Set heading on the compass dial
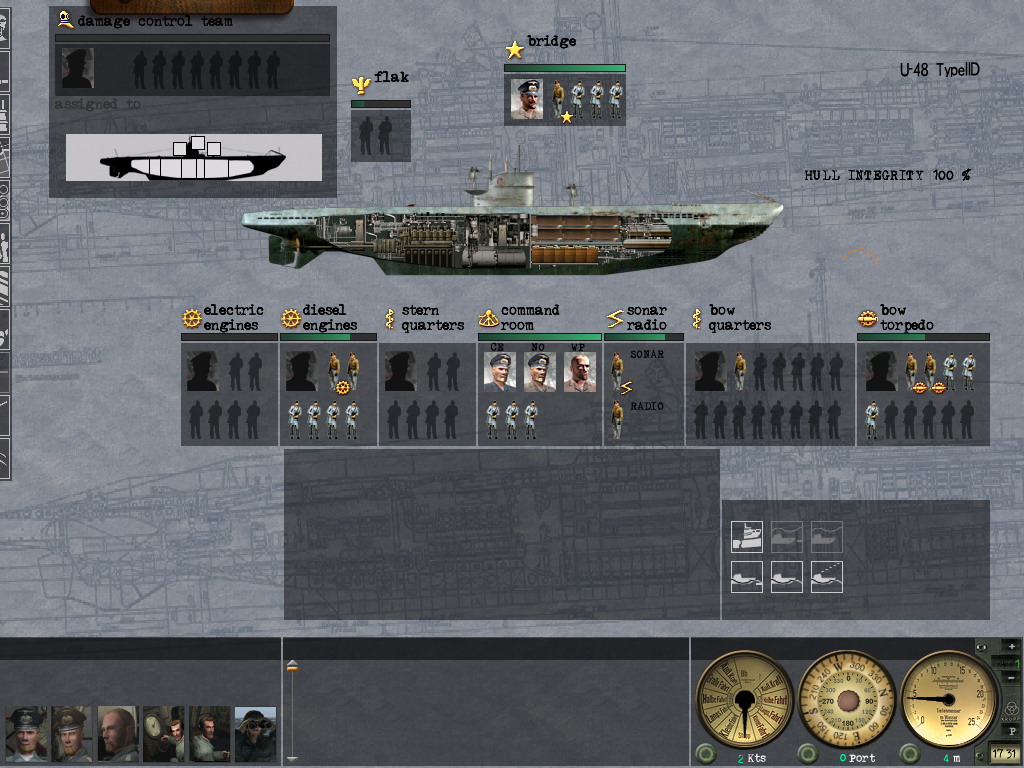This screenshot has height=768, width=1024. tap(848, 695)
